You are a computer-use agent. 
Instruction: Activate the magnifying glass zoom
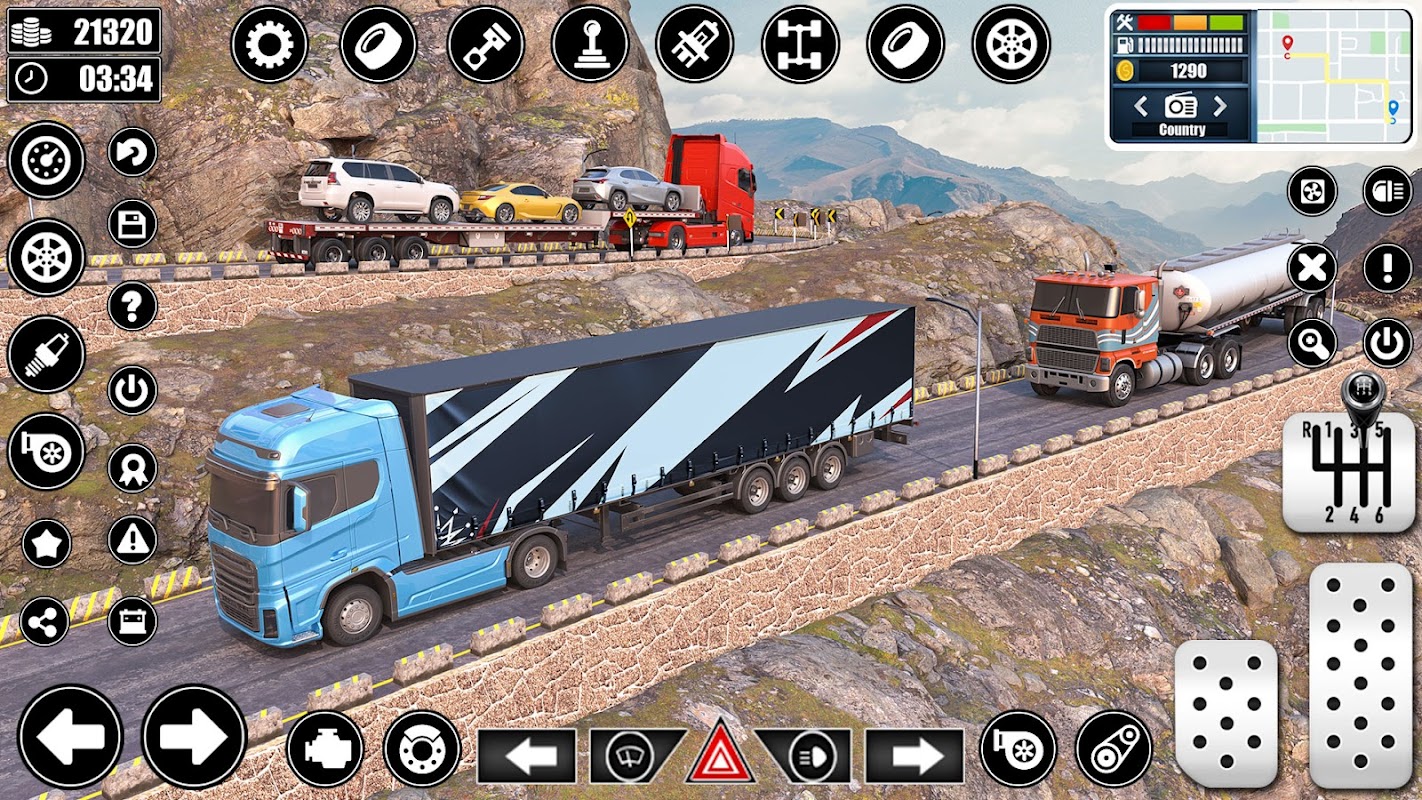coord(1312,344)
